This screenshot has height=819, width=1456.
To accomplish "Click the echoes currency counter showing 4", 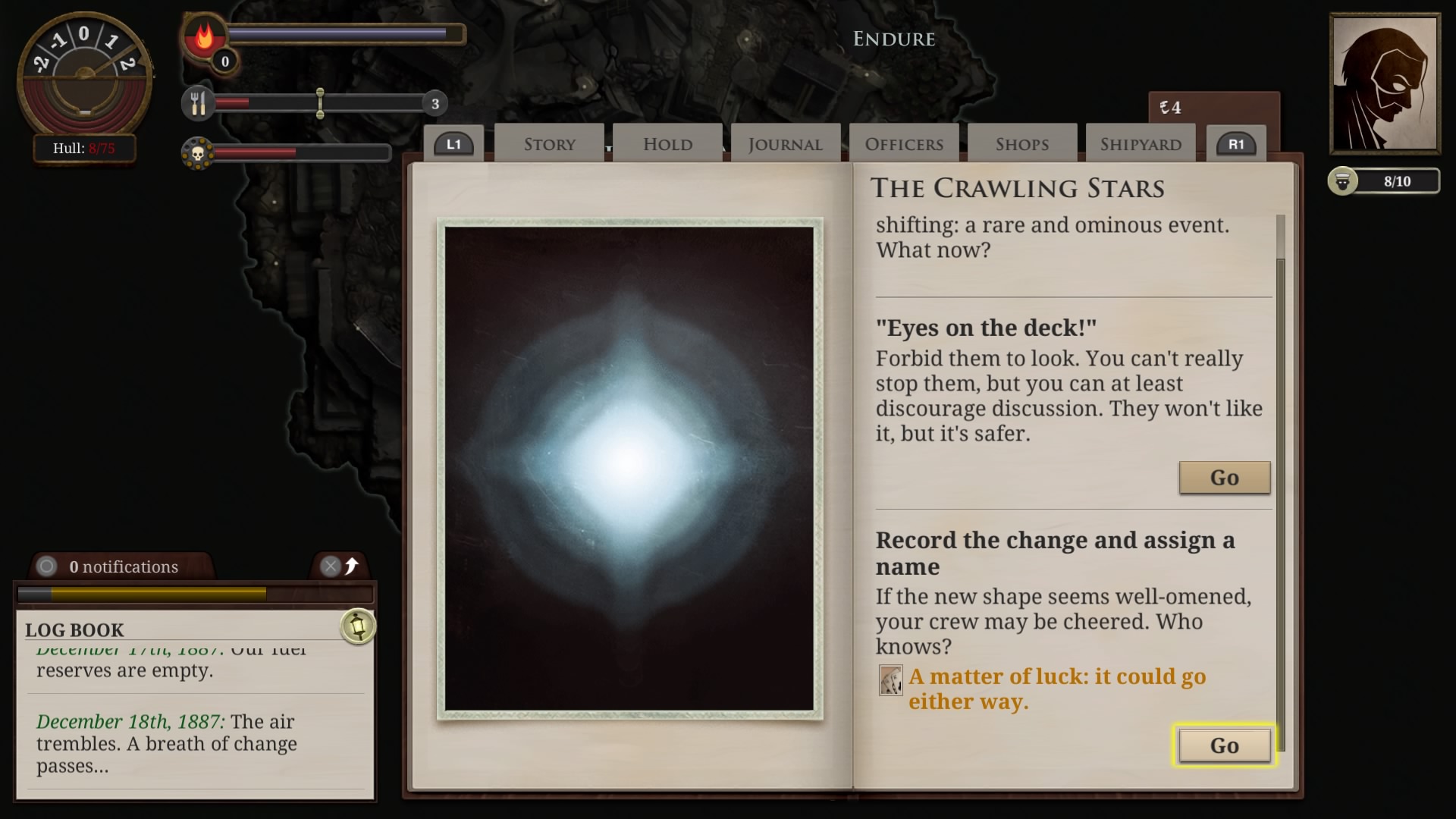I will (x=1172, y=107).
